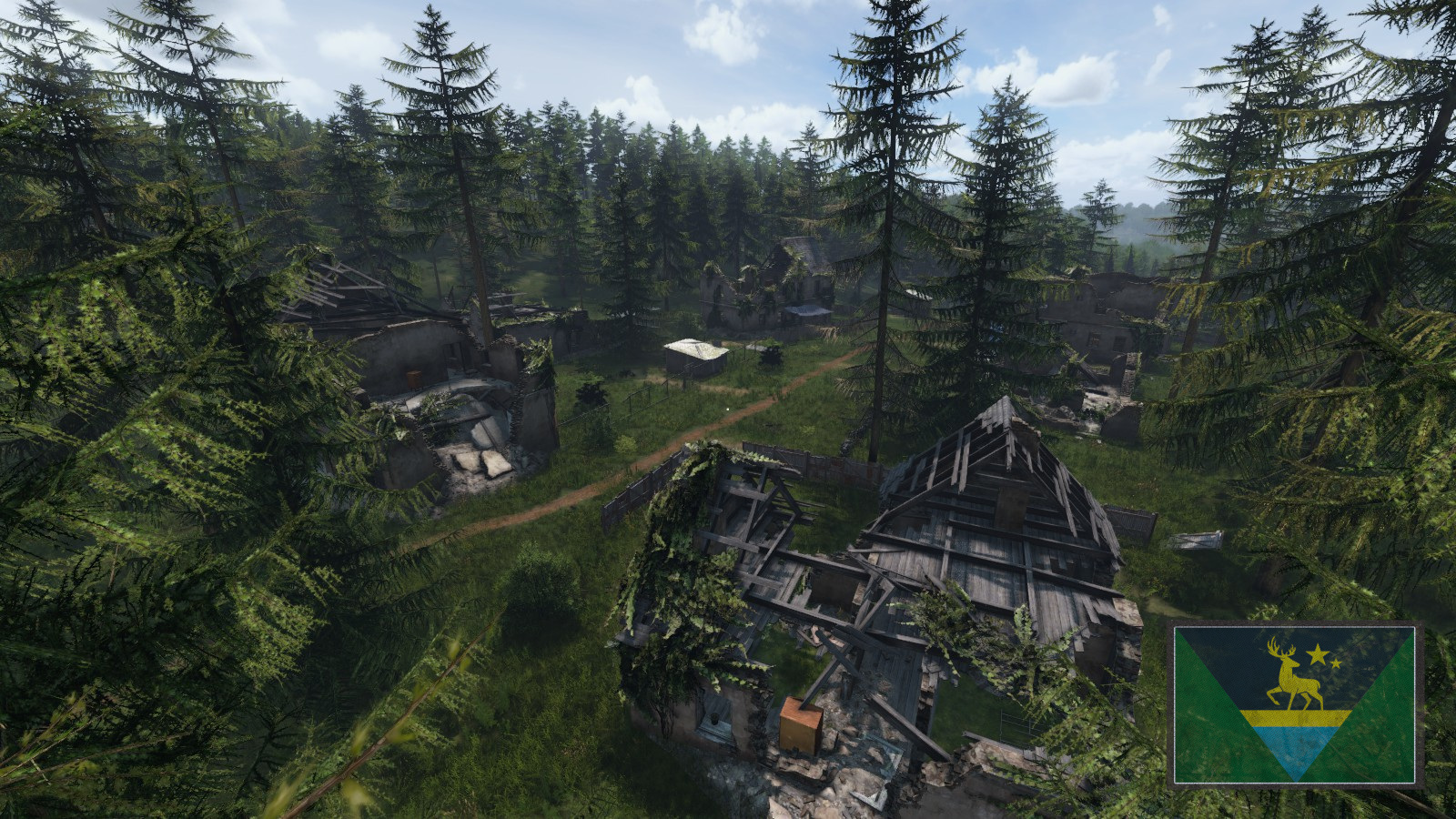Screen dimensions: 1456x819
Task: Click the deer flag emblem
Action: click(1293, 703)
